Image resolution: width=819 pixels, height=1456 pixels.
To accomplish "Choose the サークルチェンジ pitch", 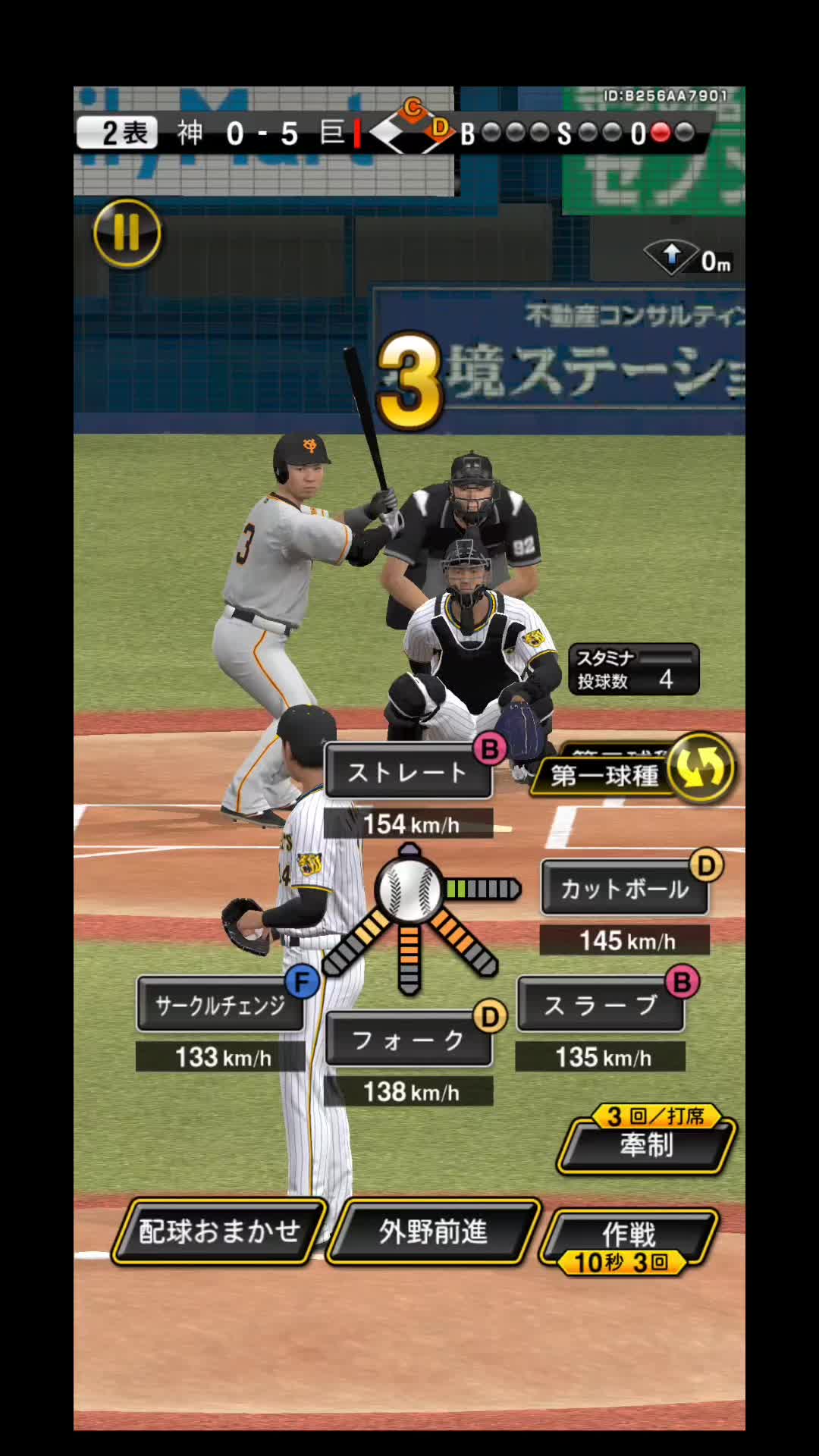I will click(220, 1006).
